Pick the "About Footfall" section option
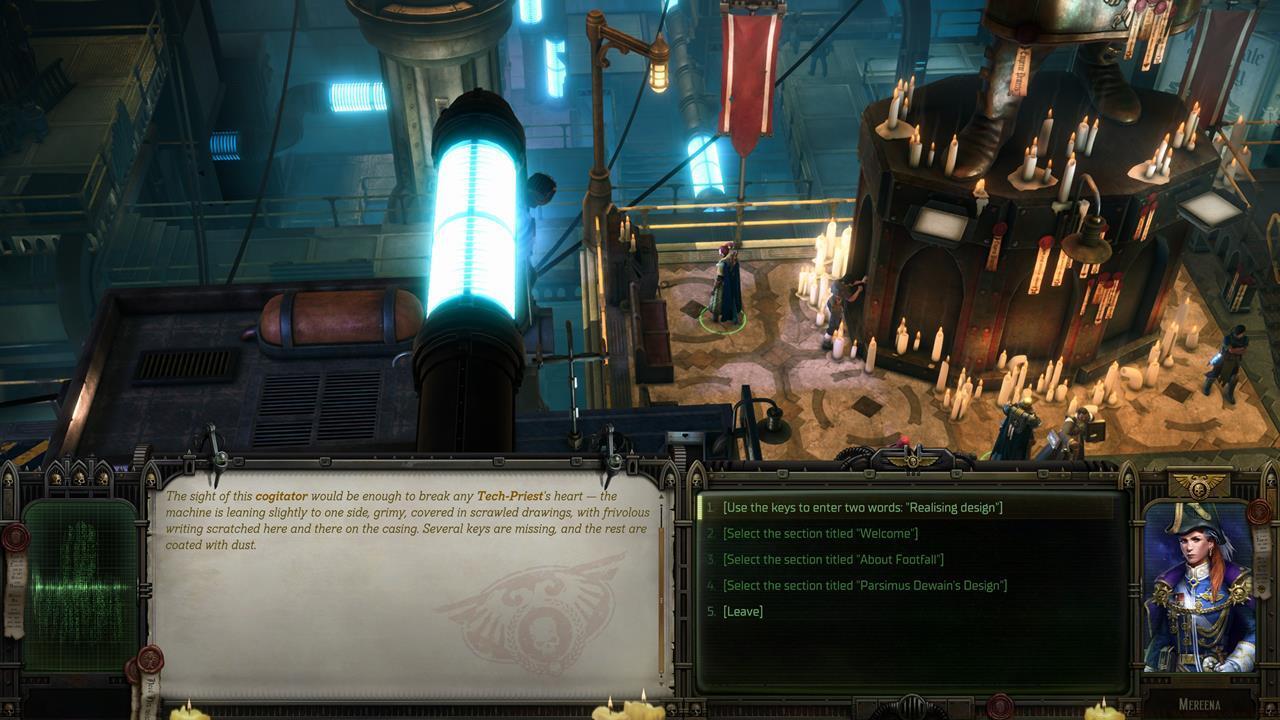The height and width of the screenshot is (720, 1280). point(833,560)
